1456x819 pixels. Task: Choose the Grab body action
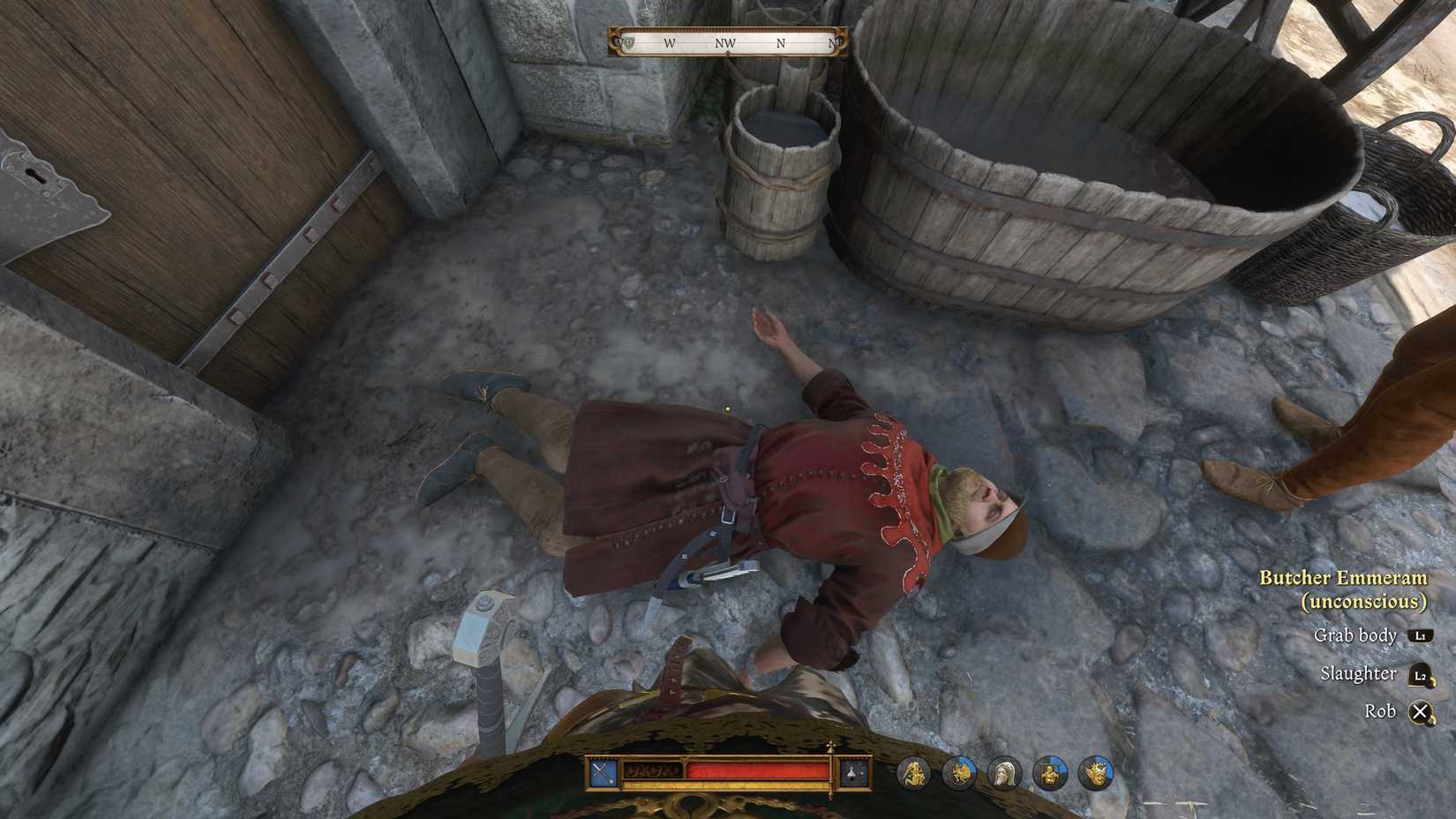tap(1356, 635)
